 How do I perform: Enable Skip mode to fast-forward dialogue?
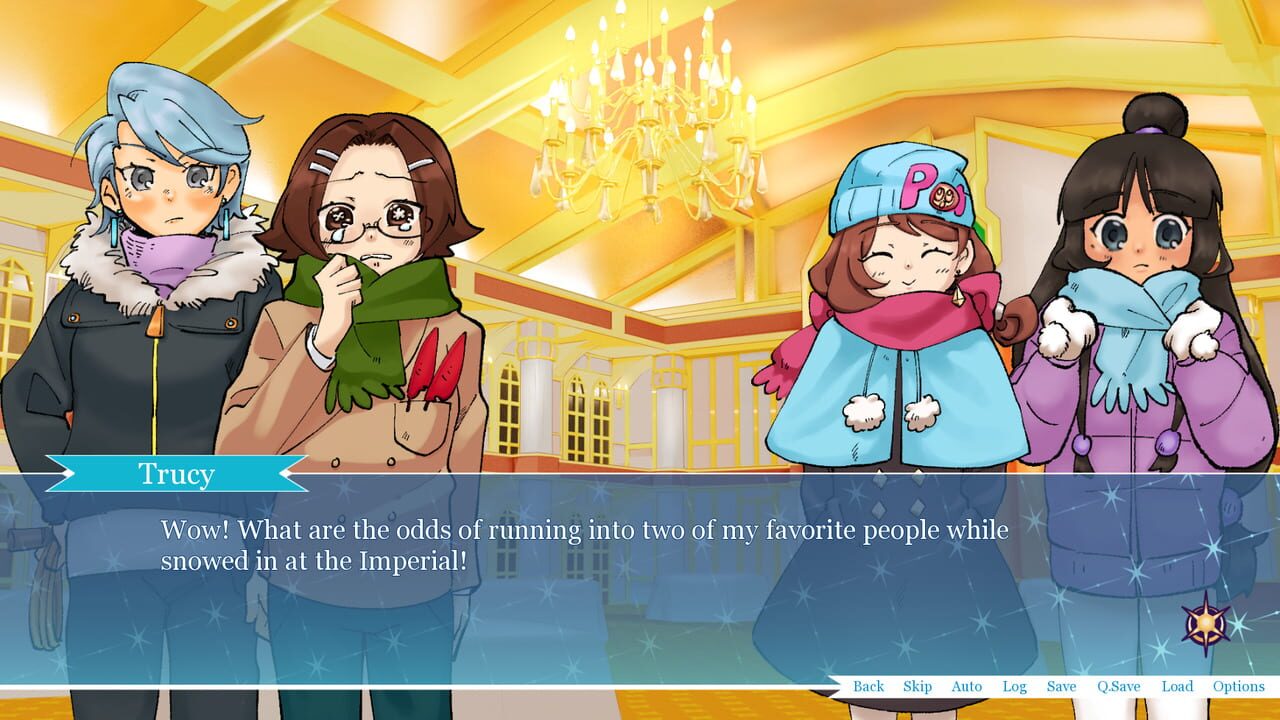pyautogui.click(x=917, y=687)
